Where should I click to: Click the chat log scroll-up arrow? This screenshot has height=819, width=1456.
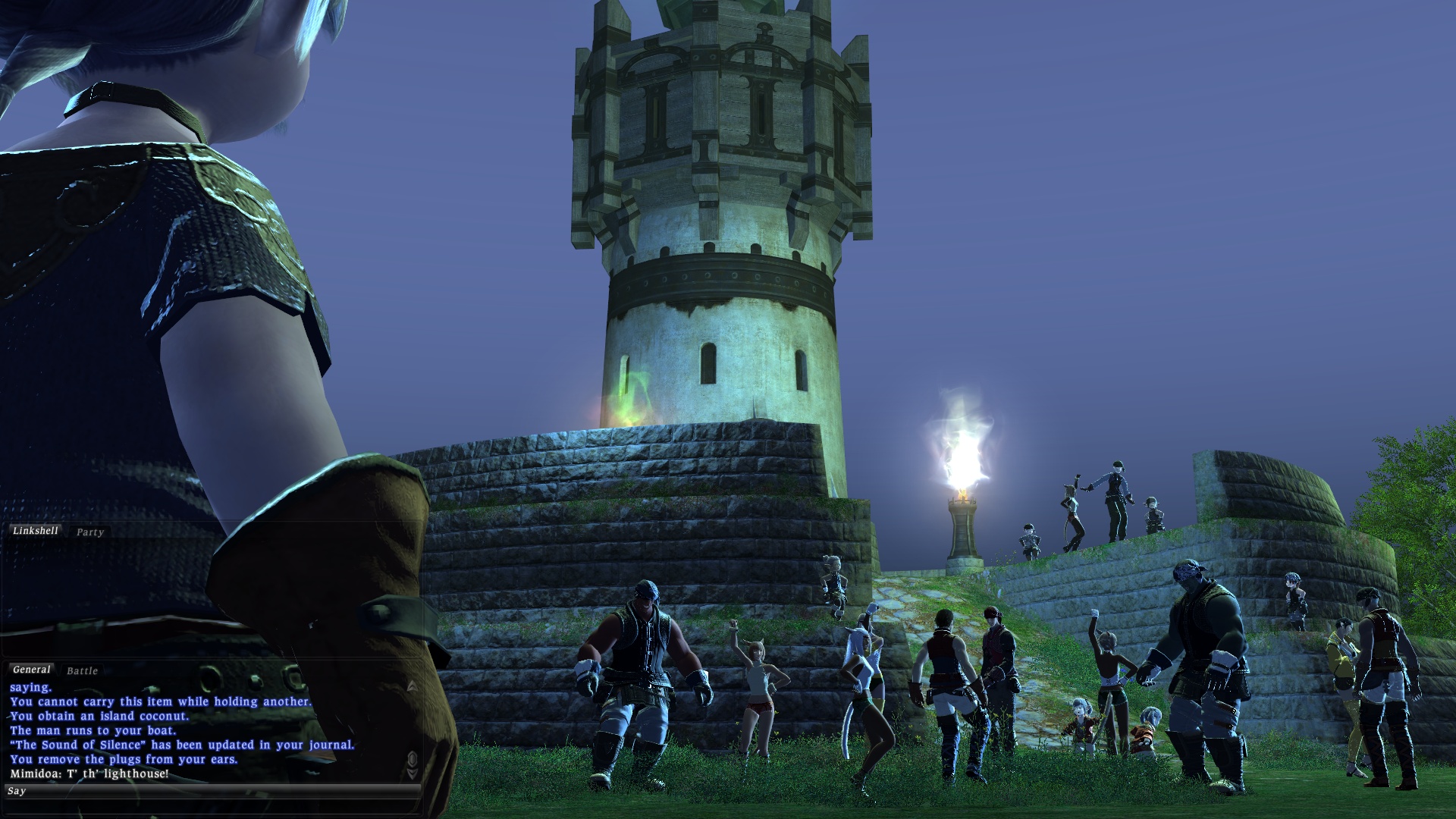(412, 686)
